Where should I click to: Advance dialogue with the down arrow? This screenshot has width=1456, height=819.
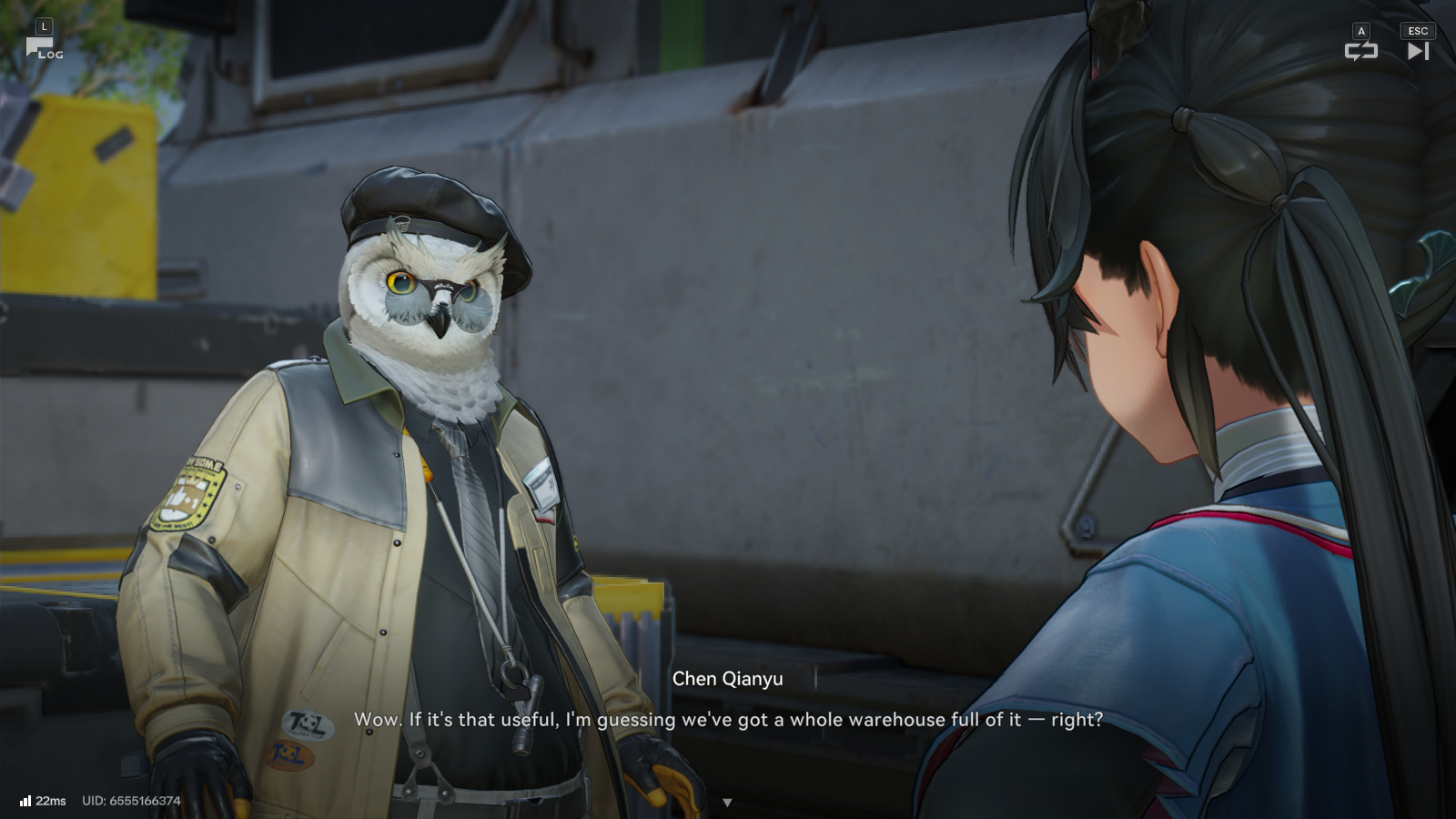tap(727, 803)
